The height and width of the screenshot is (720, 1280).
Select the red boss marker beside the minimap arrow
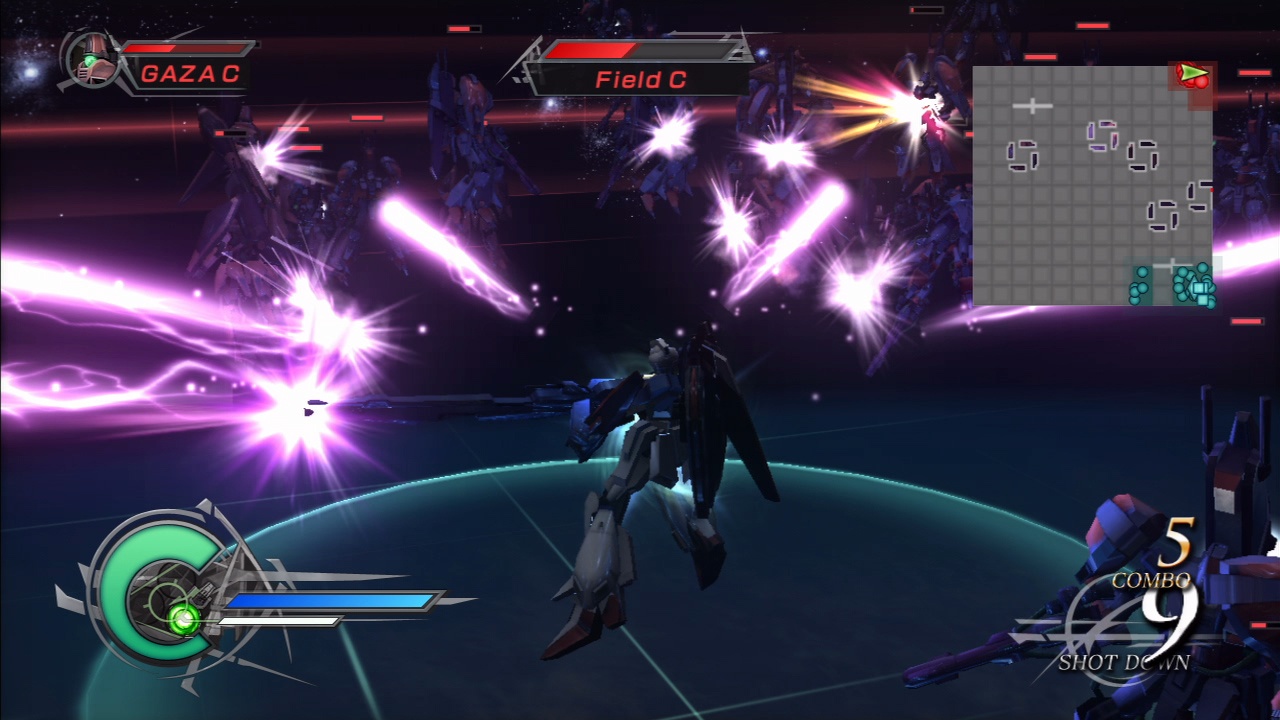[1201, 82]
